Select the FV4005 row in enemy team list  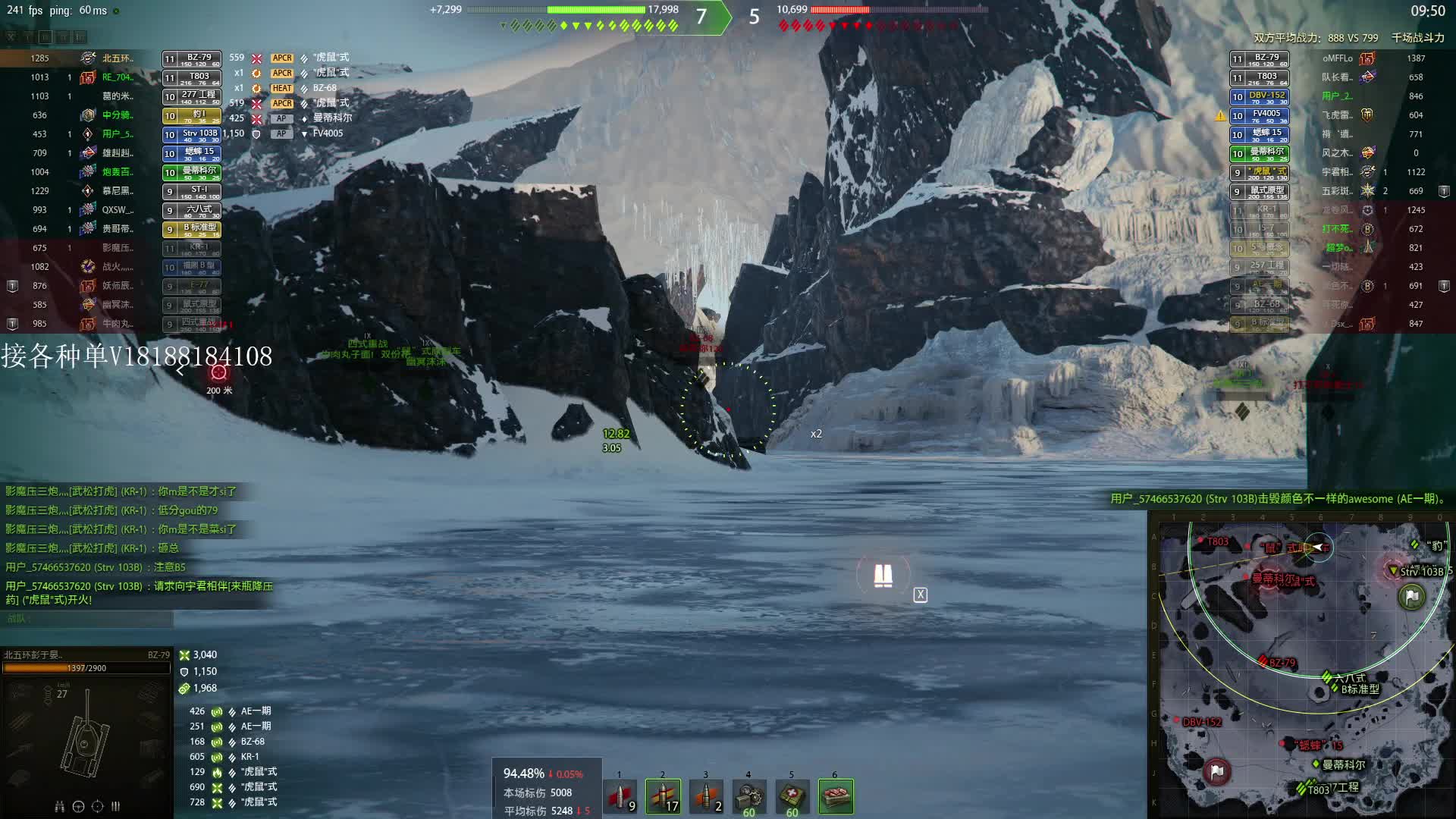point(1259,115)
